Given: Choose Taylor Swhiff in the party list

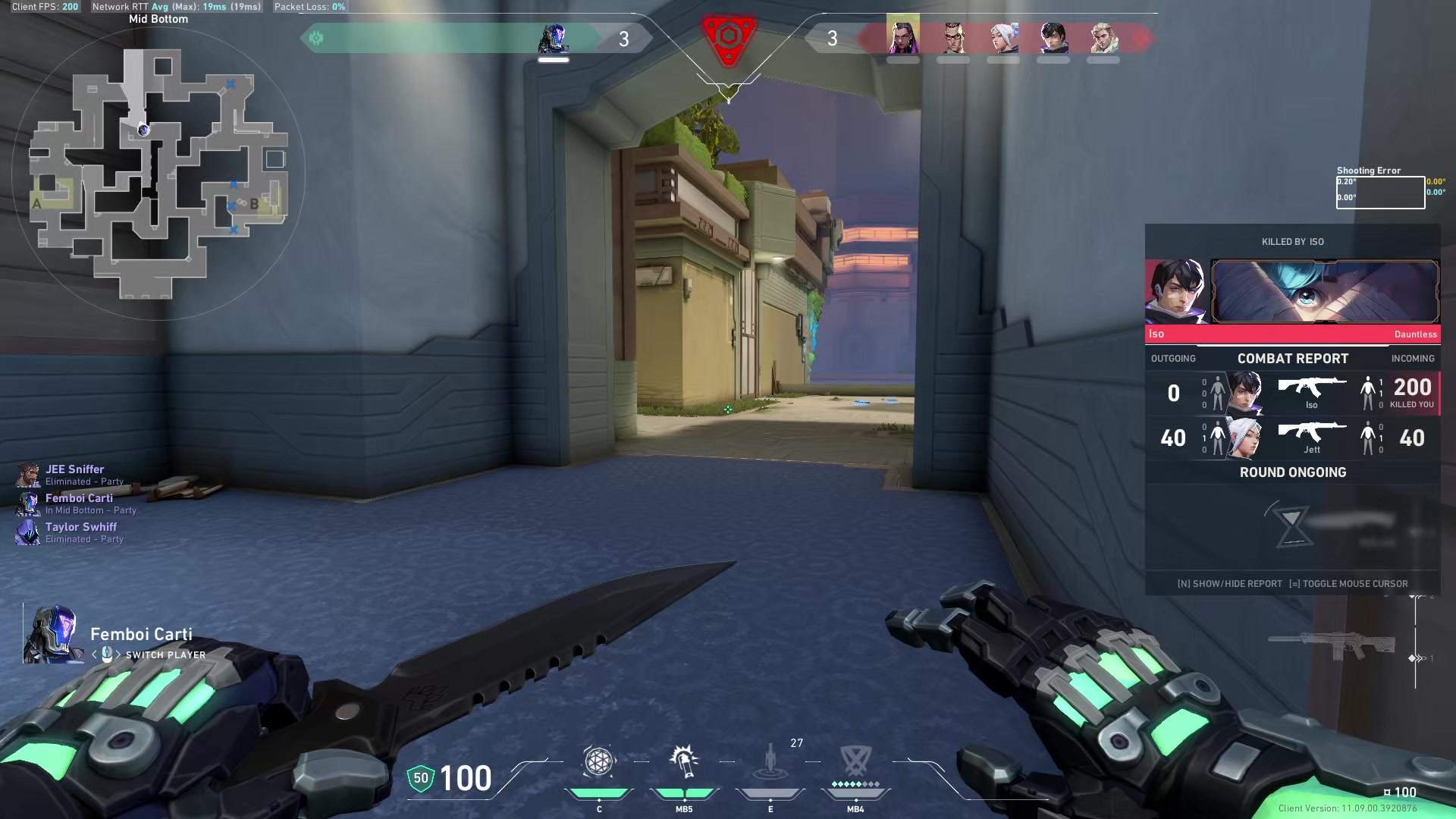Looking at the screenshot, I should pyautogui.click(x=80, y=527).
